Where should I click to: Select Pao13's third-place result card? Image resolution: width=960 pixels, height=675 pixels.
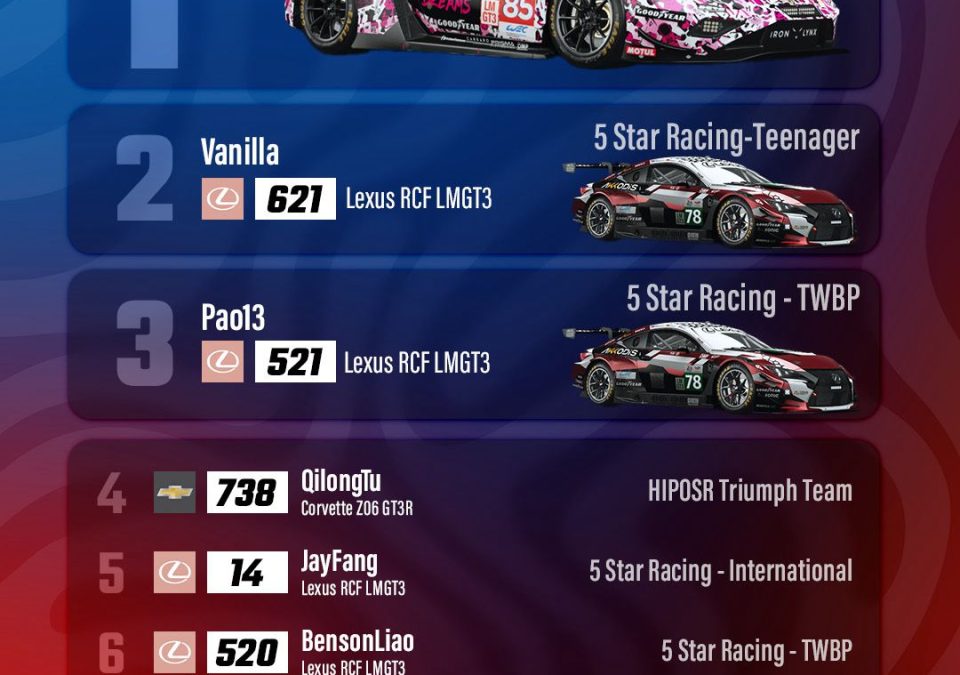(x=472, y=345)
